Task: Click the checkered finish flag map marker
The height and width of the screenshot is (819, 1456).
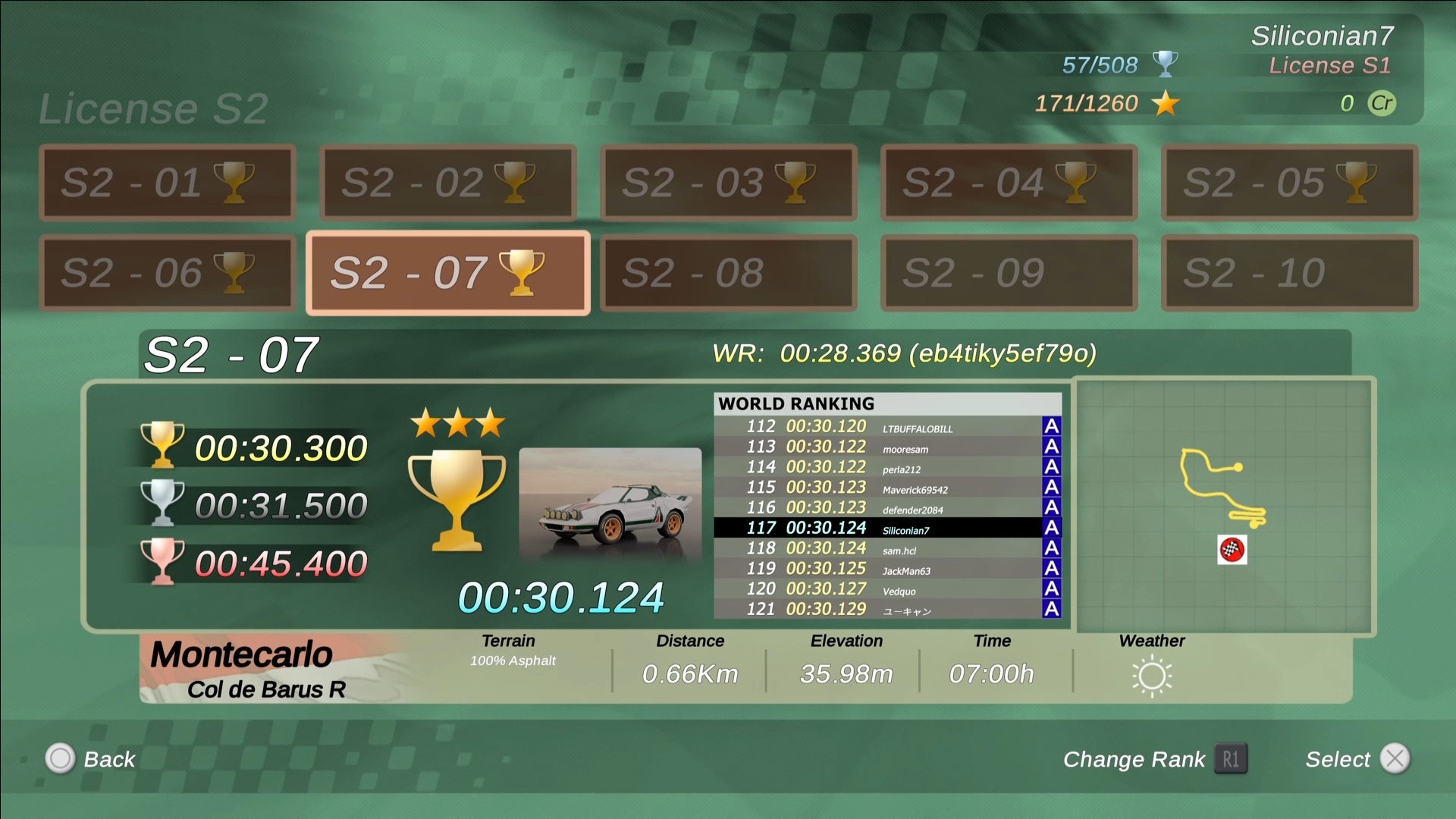Action: (x=1232, y=550)
